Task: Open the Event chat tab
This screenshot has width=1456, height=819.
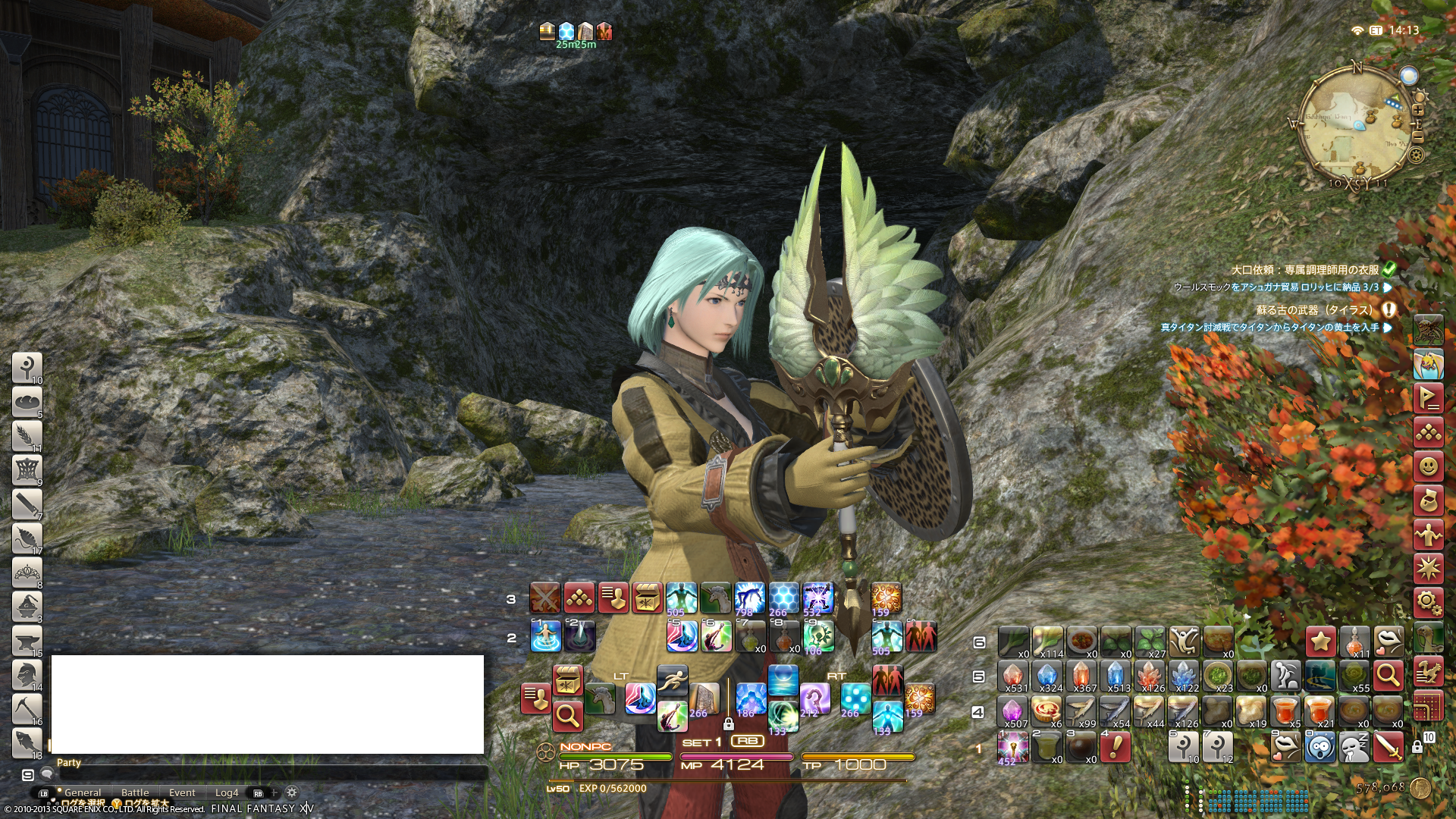Action: pyautogui.click(x=182, y=792)
